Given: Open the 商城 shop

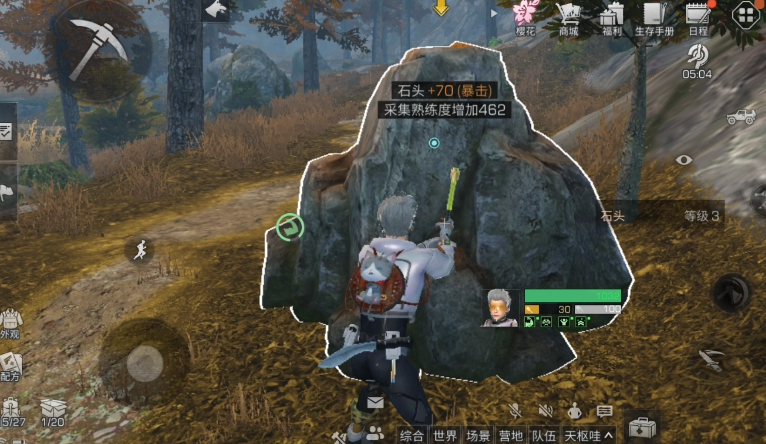Looking at the screenshot, I should click(x=569, y=17).
